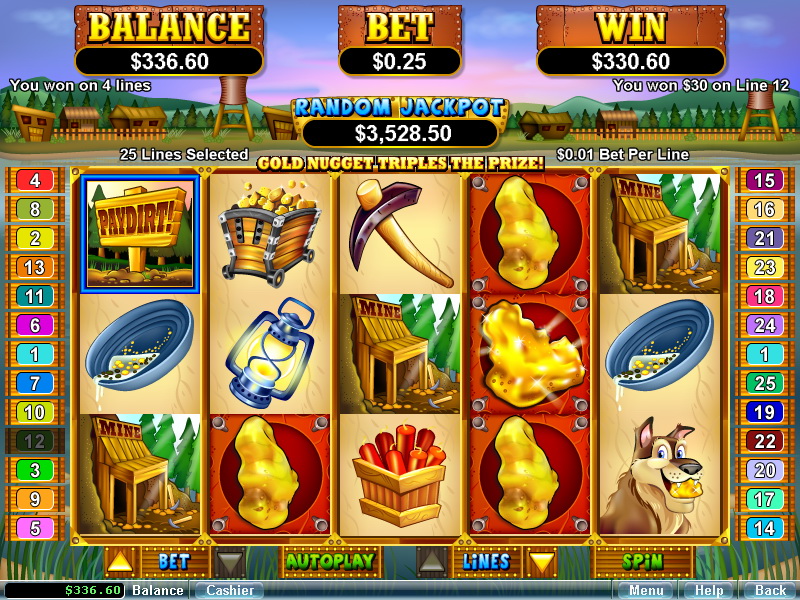Raise the number of lines
This screenshot has height=600, width=800.
[431, 562]
